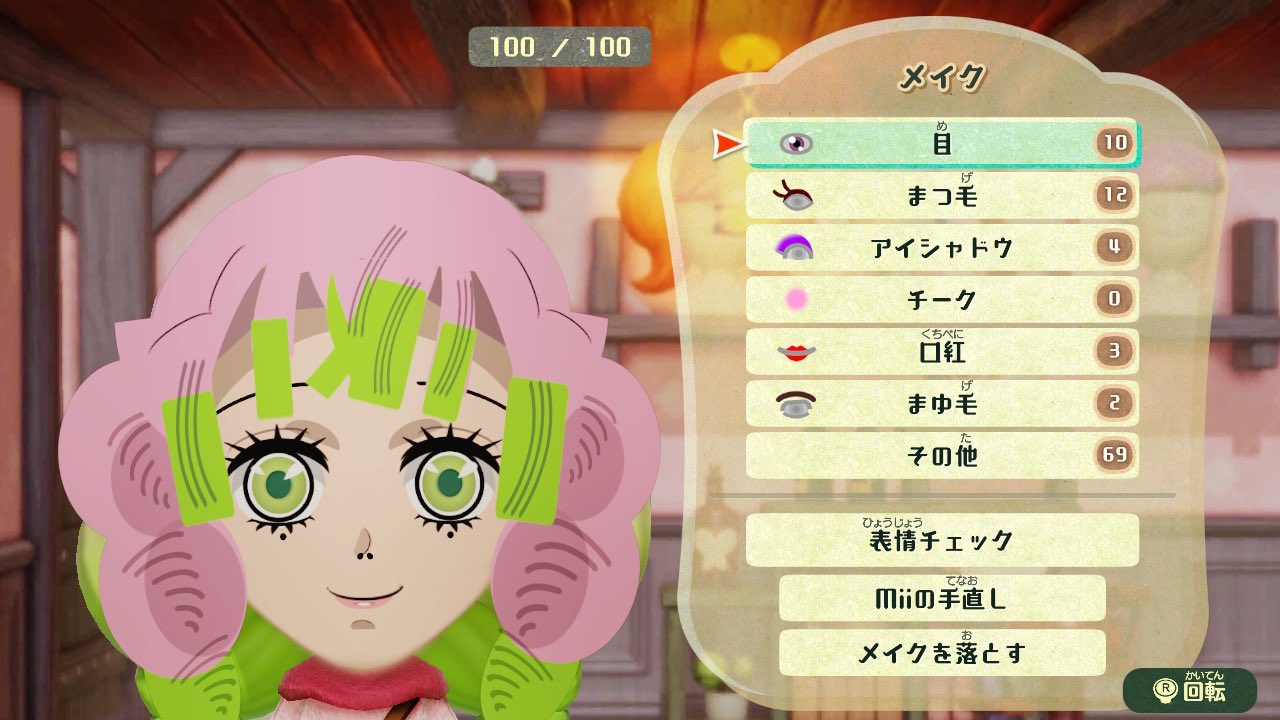Click the pink blush icon on チーク row
This screenshot has width=1280, height=720.
click(793, 299)
